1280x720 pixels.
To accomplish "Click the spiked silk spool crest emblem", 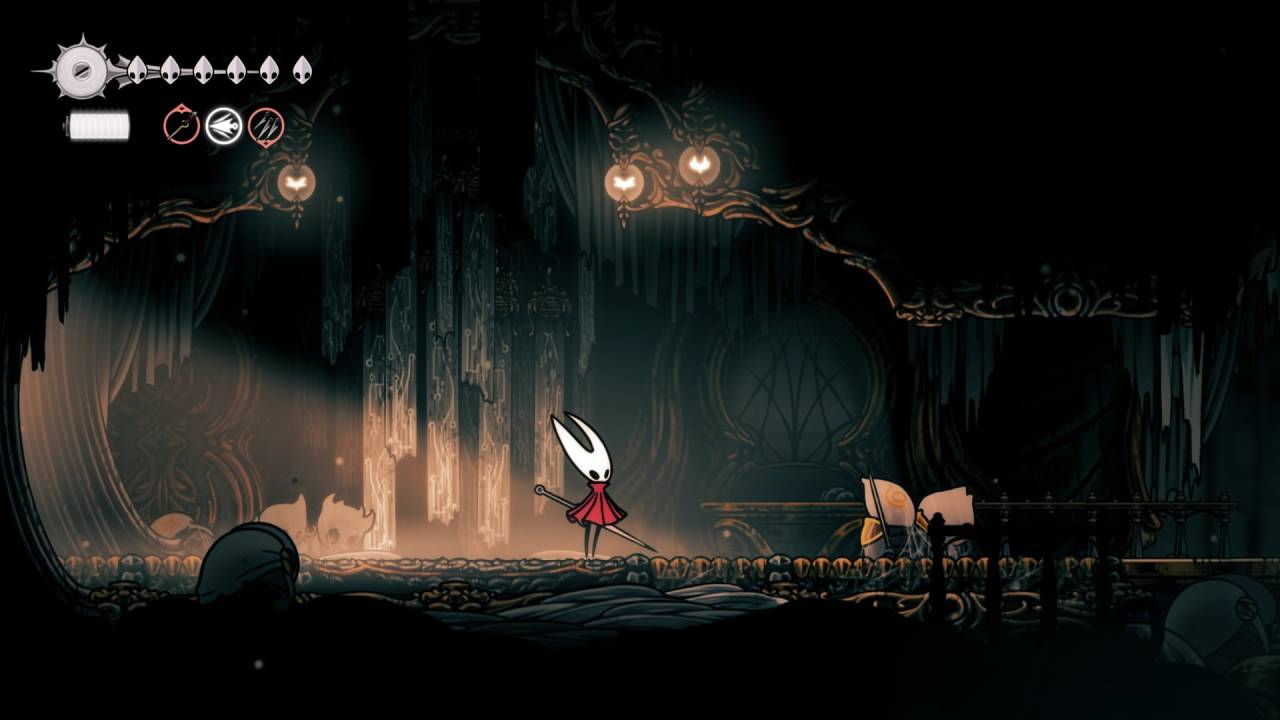I will point(79,69).
